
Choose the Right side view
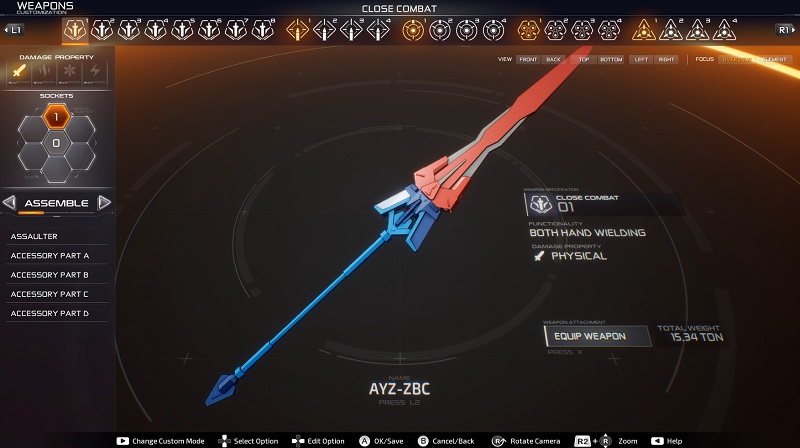667,60
